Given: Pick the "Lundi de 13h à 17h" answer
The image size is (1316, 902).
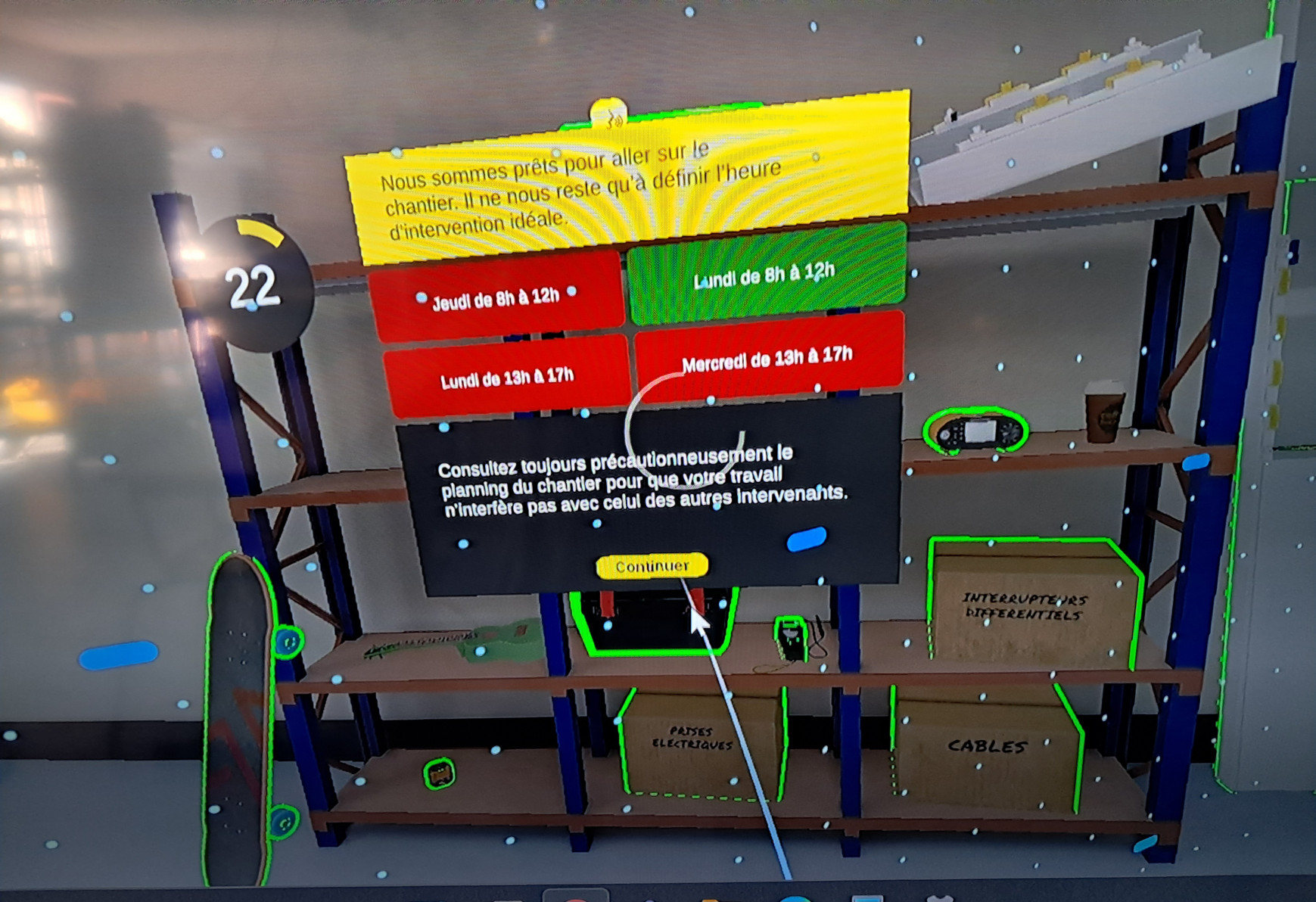Looking at the screenshot, I should [x=506, y=377].
